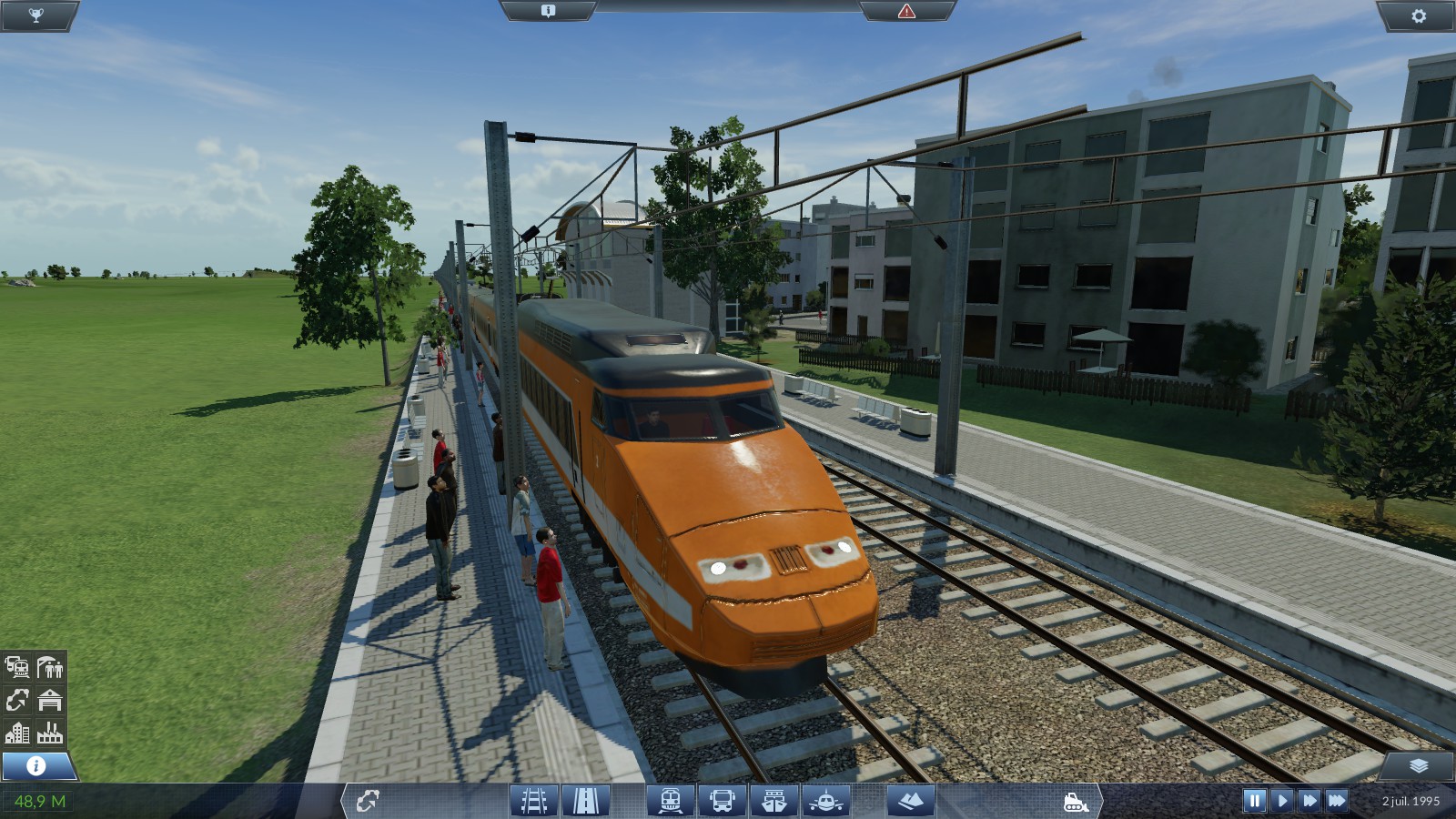Set game speed to normal play
Image resolution: width=1456 pixels, height=819 pixels.
coord(1282,801)
